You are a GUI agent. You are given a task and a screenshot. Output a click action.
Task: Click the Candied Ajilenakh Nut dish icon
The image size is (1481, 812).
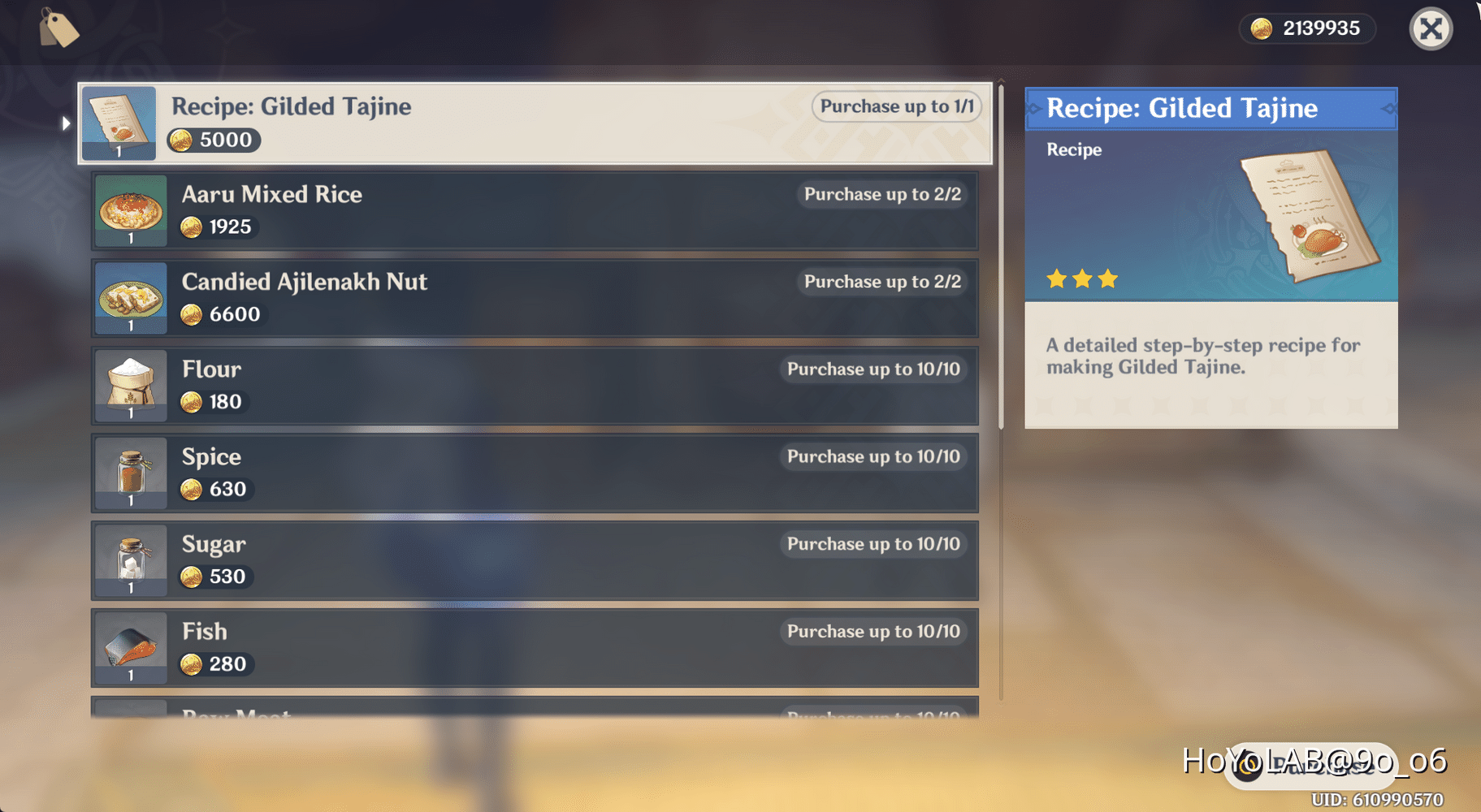[130, 299]
